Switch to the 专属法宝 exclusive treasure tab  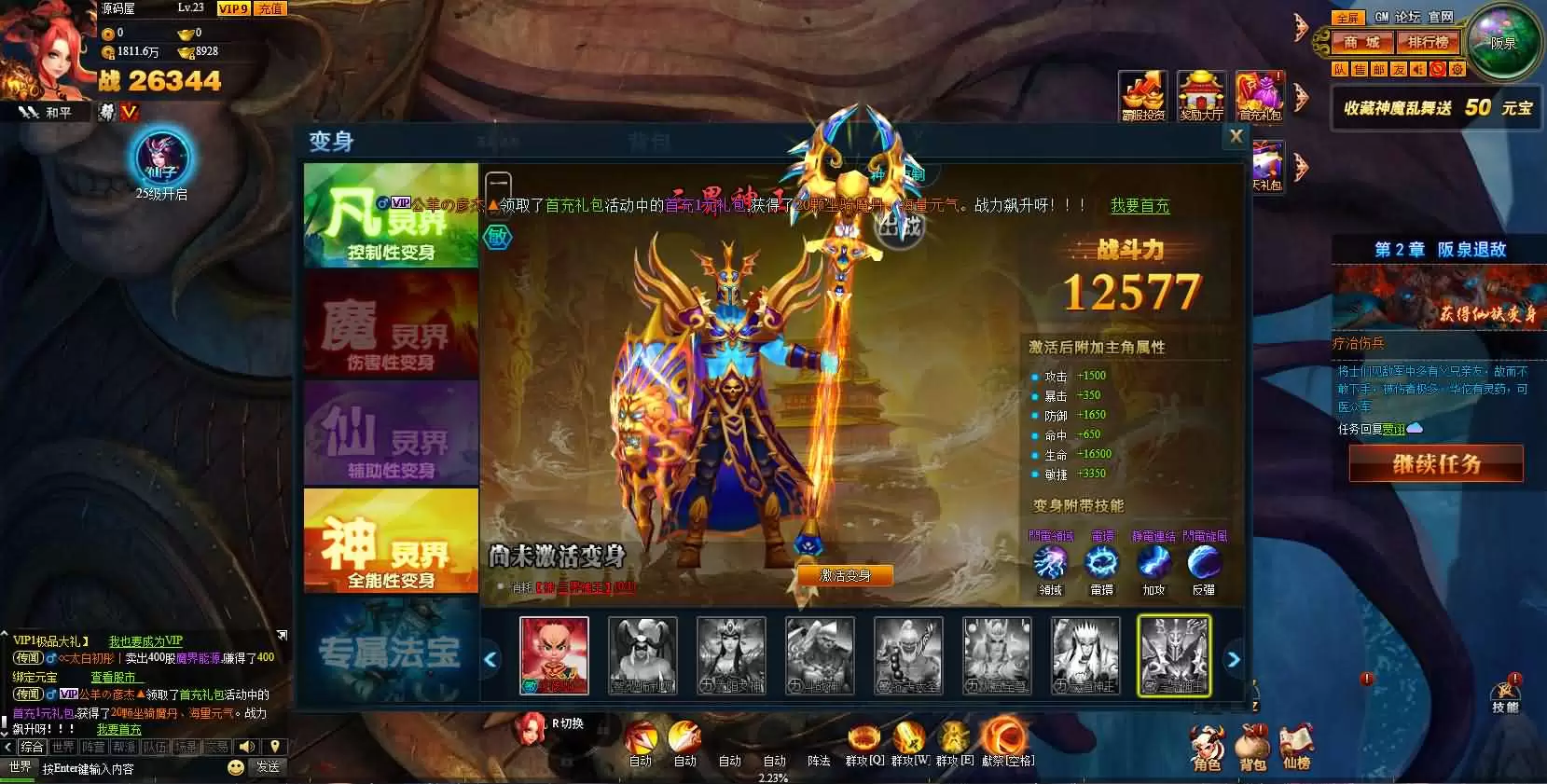click(x=391, y=653)
